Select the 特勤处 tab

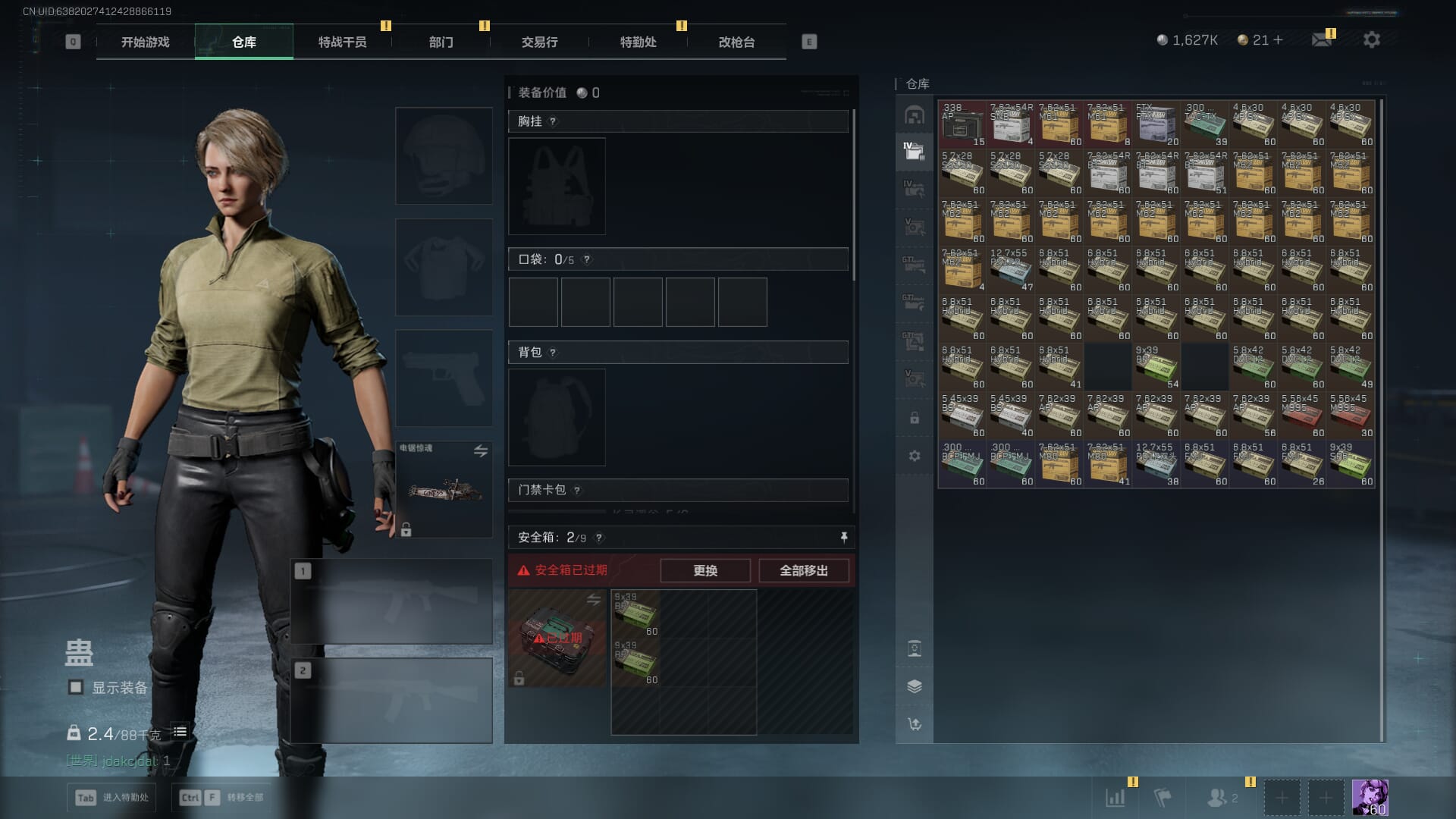pyautogui.click(x=638, y=42)
